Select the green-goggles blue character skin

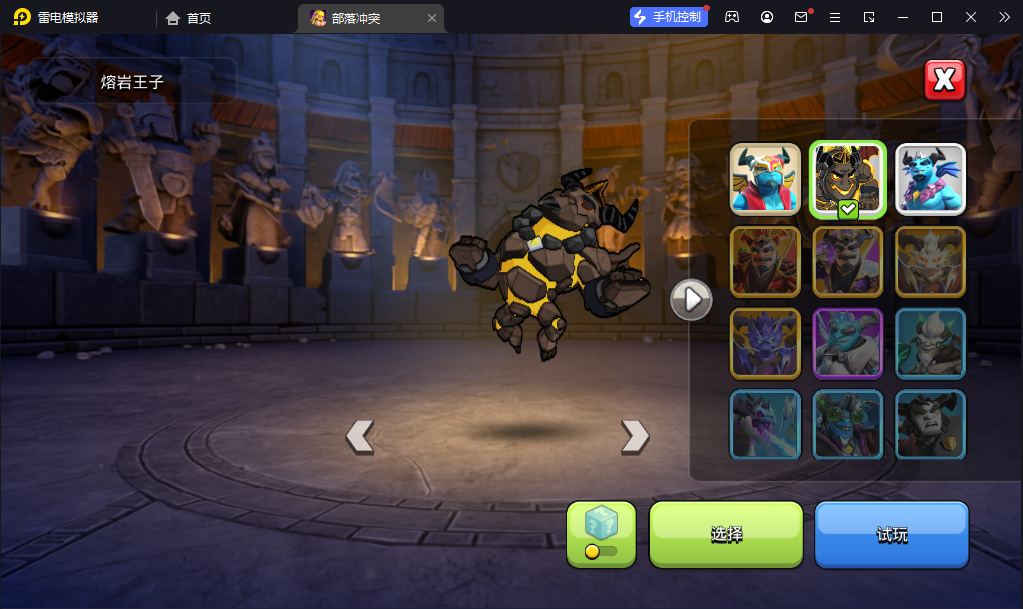pos(848,424)
